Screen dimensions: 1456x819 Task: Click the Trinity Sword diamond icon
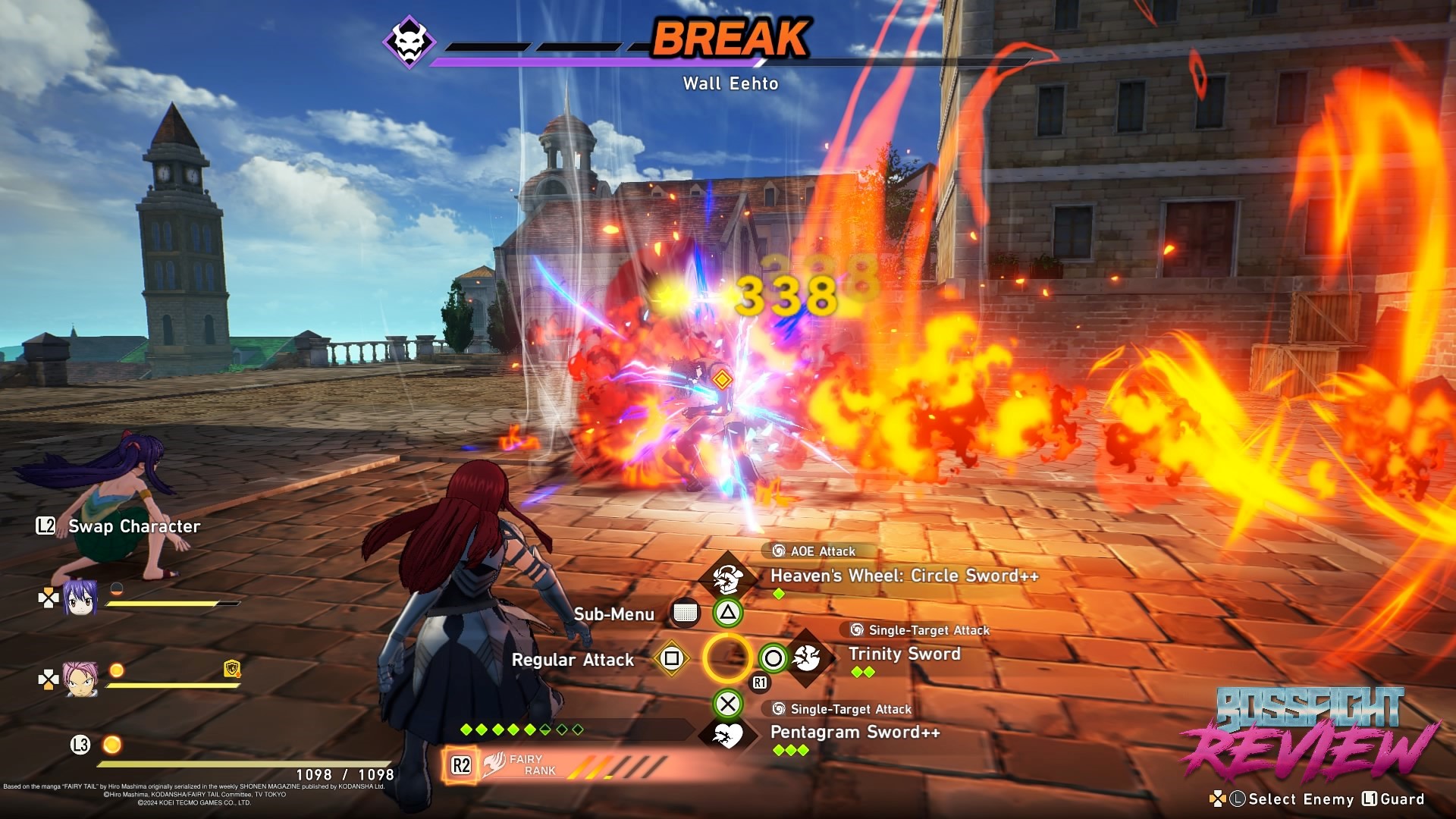[807, 657]
